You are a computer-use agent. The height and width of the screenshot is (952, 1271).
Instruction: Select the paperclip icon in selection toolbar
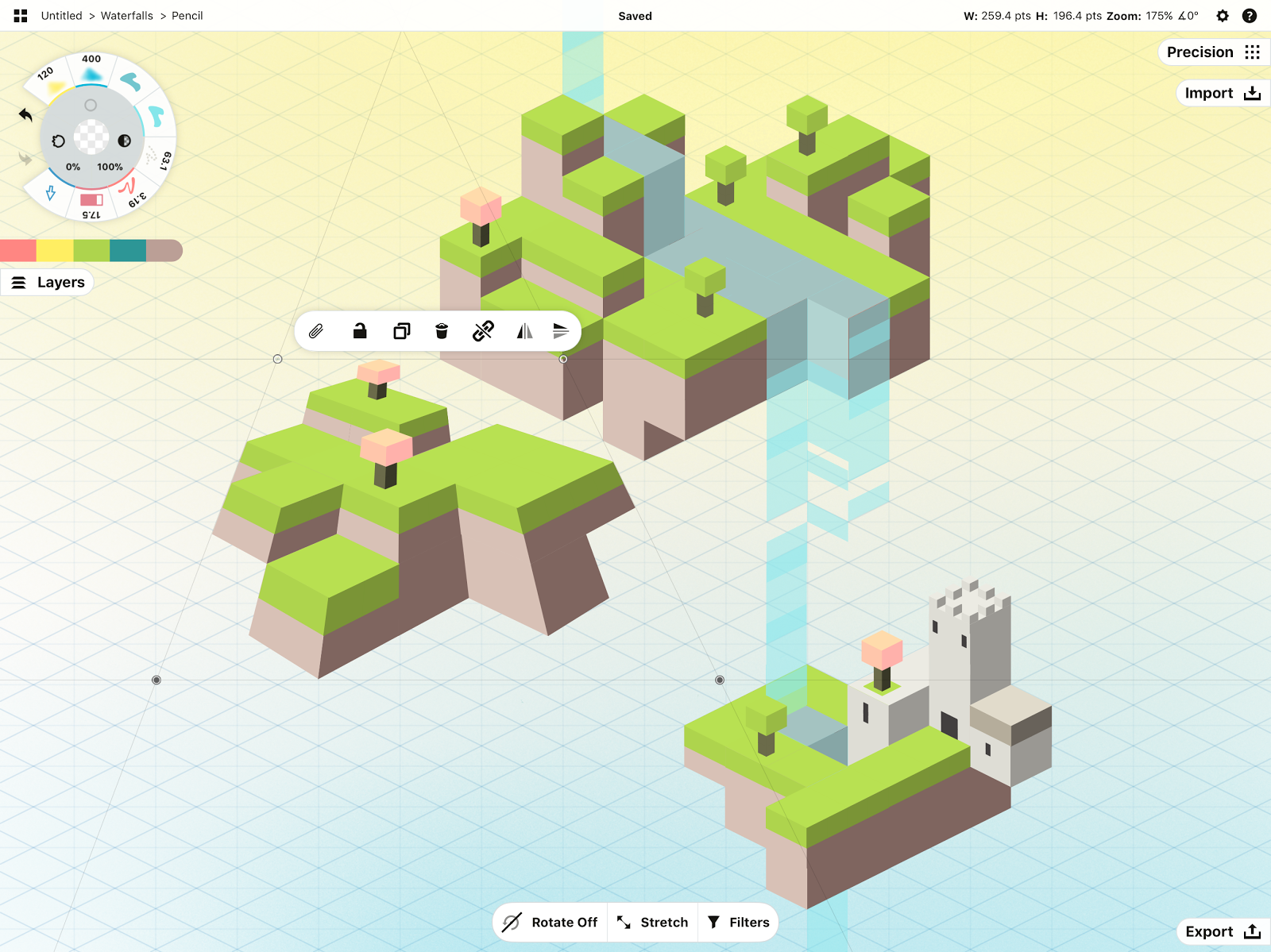point(316,331)
